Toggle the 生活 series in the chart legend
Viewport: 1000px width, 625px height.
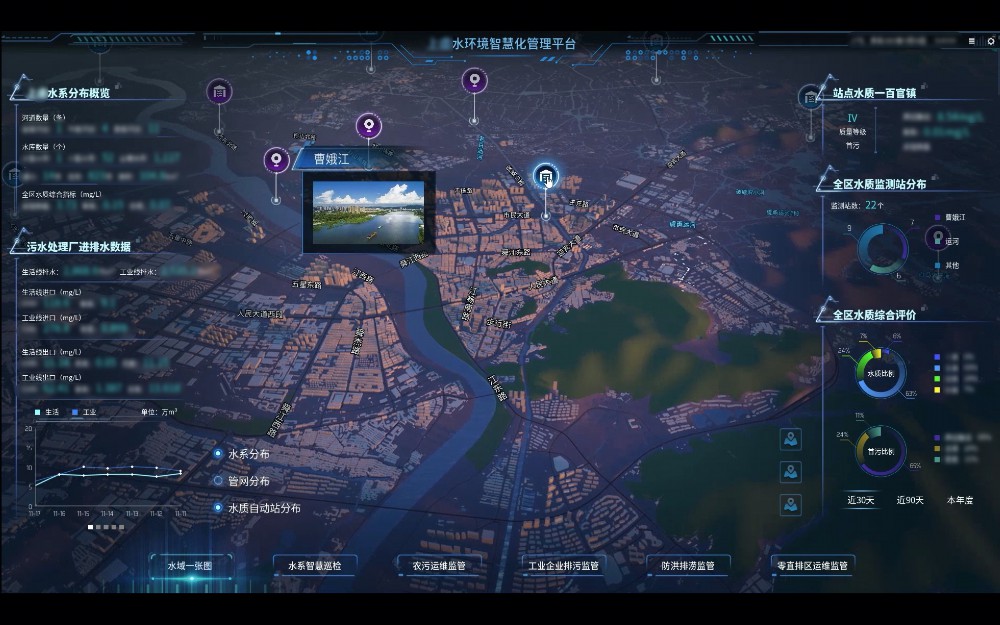[50, 412]
